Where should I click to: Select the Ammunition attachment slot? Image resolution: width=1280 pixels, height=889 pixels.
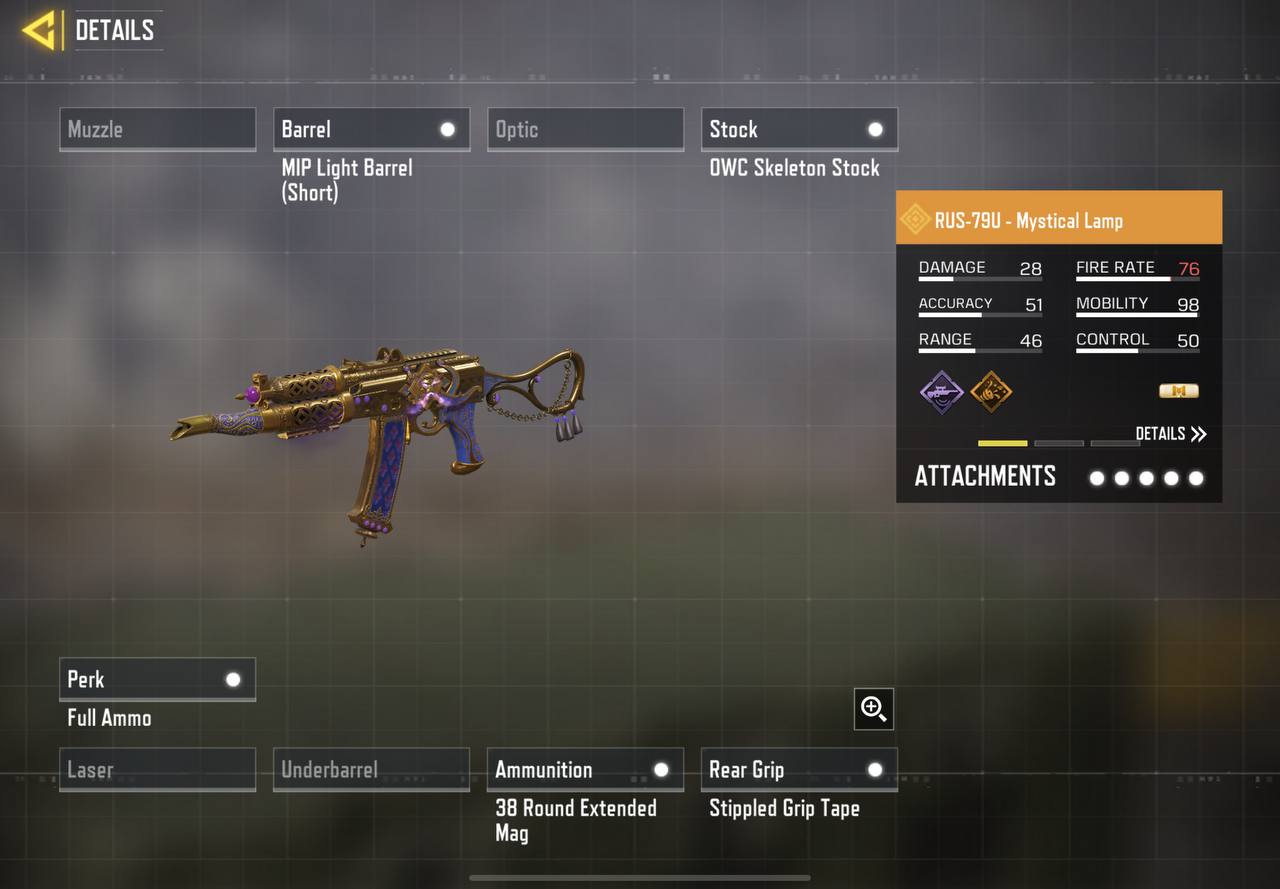[585, 769]
